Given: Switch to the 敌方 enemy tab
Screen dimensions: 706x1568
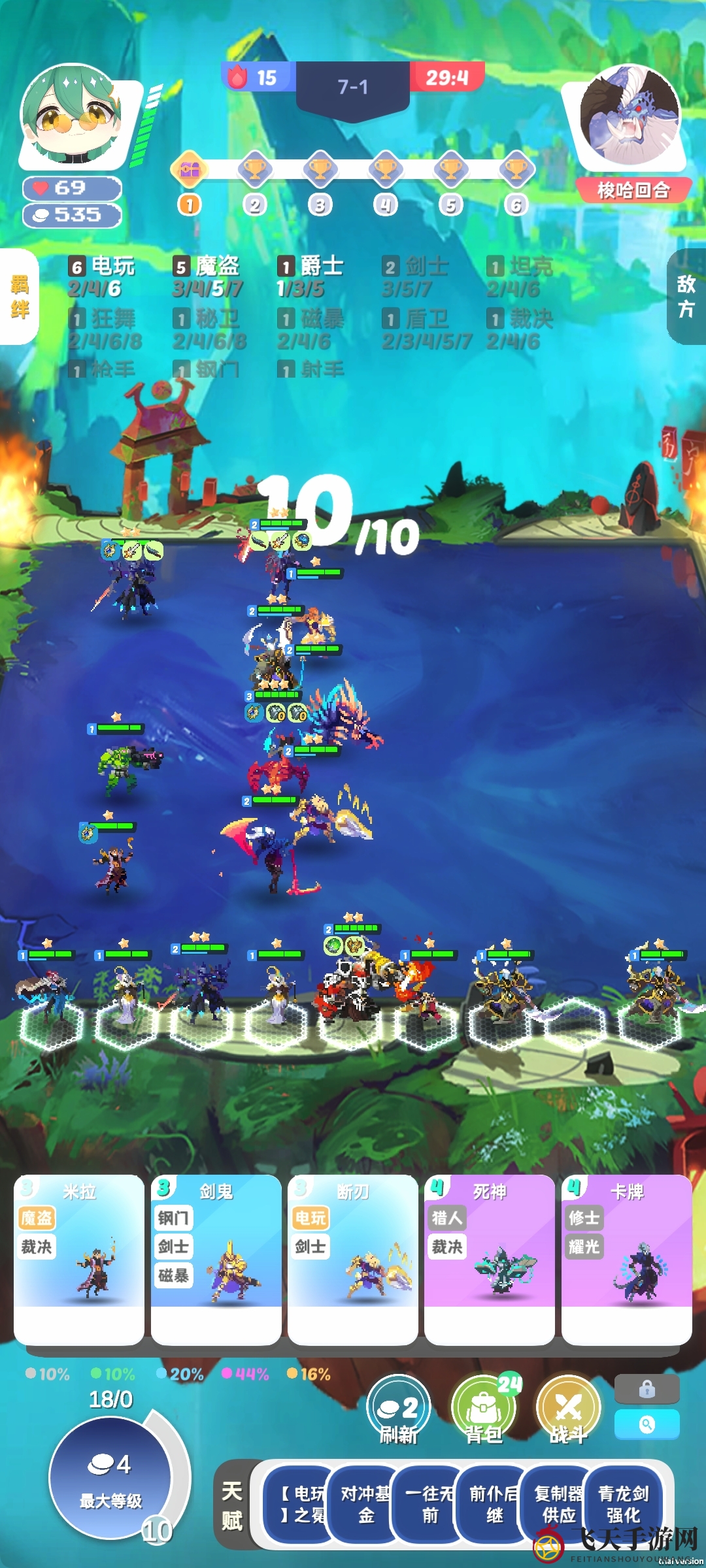Looking at the screenshot, I should (686, 297).
